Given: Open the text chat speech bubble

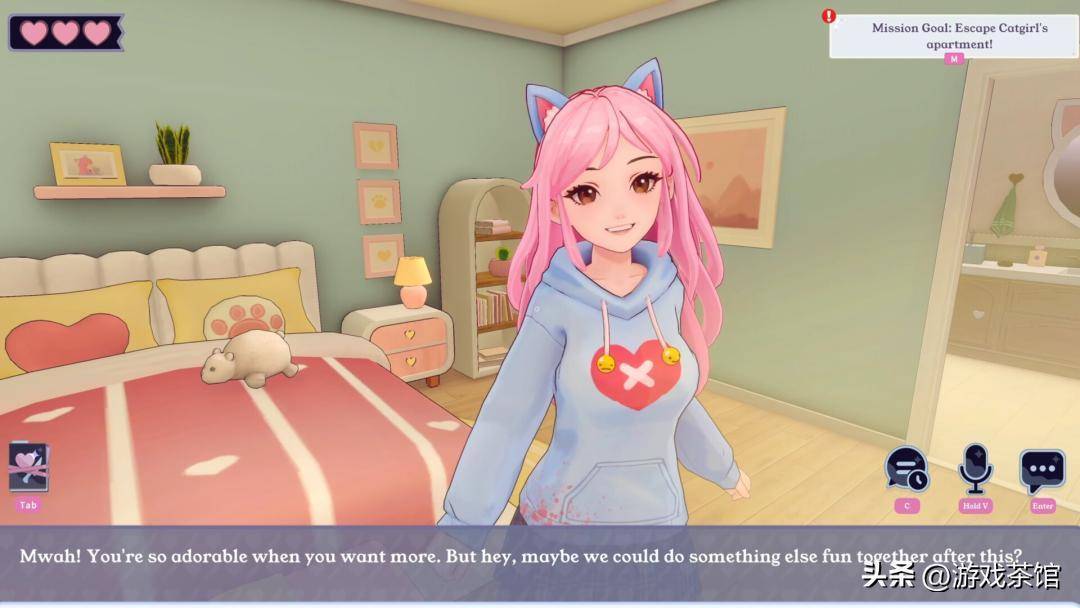Looking at the screenshot, I should point(1042,470).
